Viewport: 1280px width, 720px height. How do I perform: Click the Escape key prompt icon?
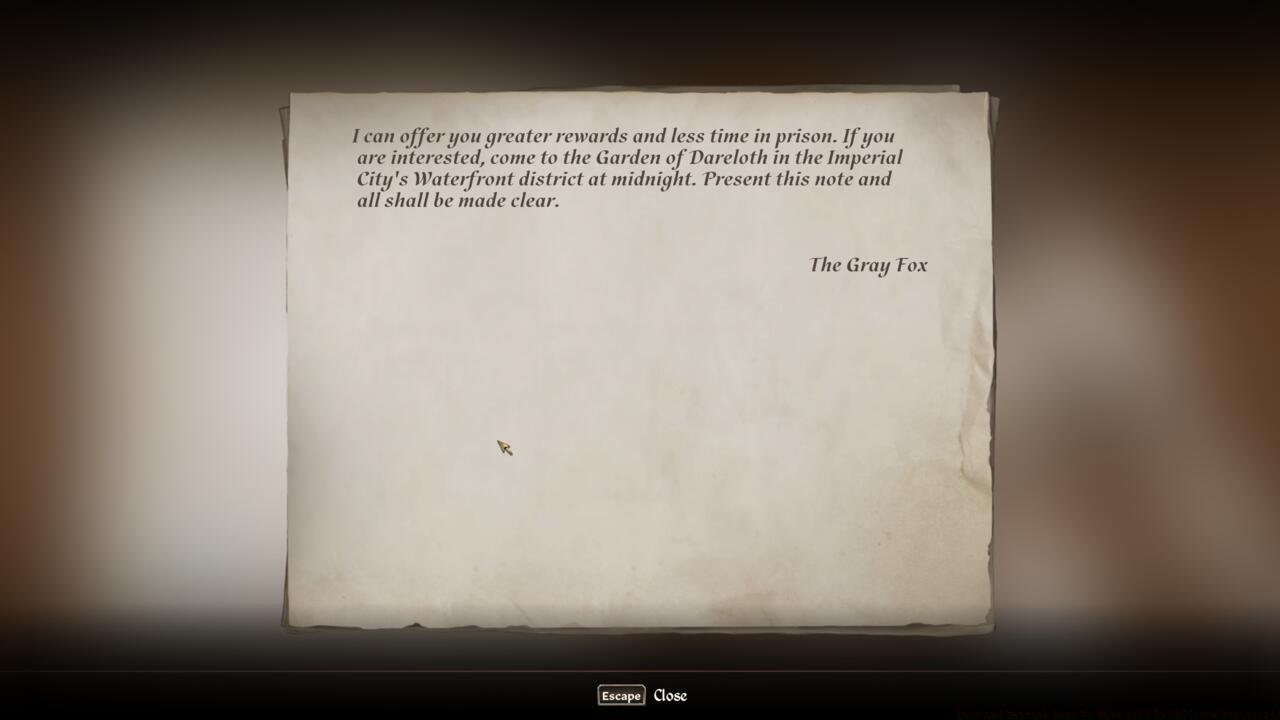click(x=620, y=696)
